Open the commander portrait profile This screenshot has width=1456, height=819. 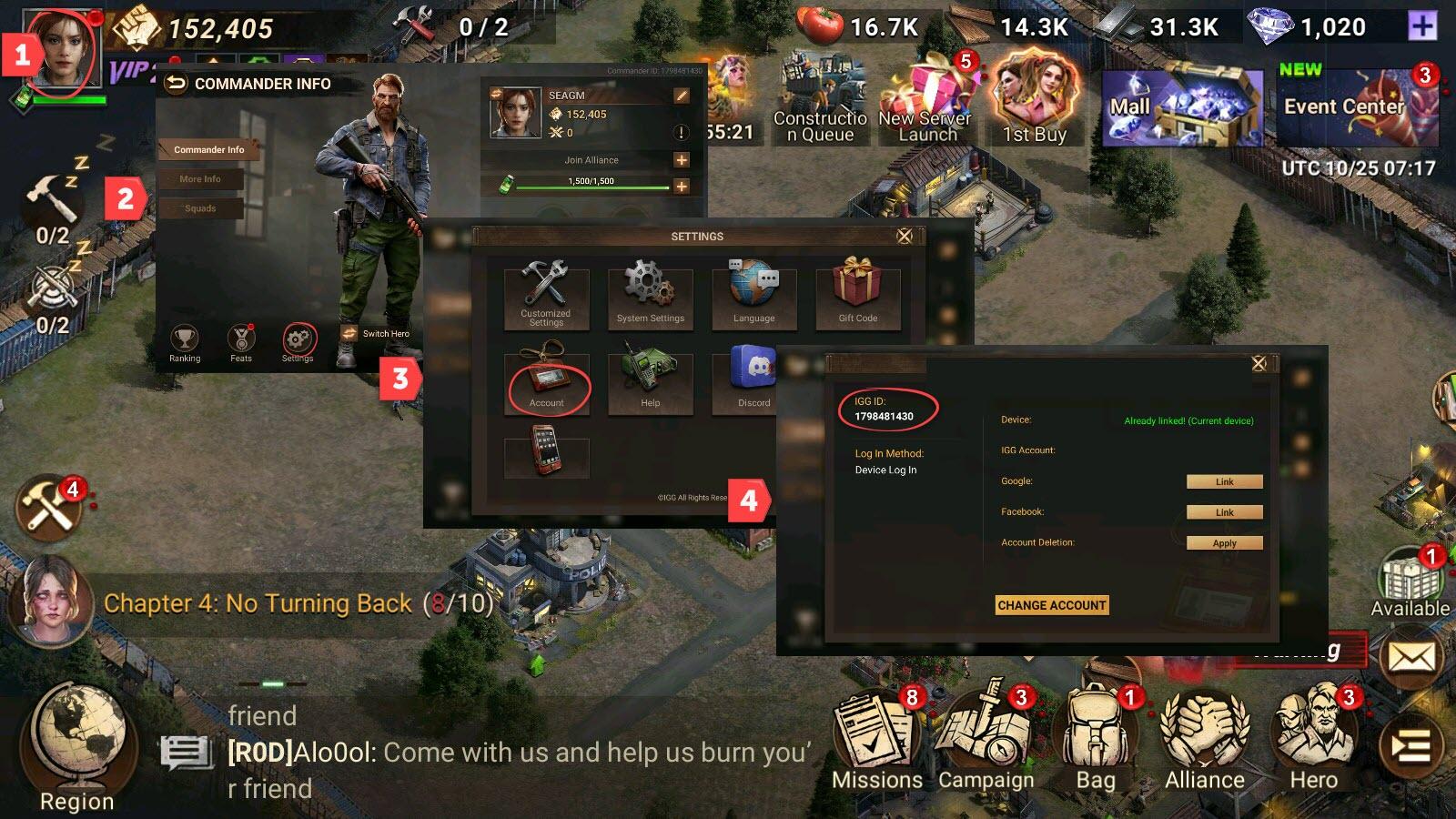62,50
